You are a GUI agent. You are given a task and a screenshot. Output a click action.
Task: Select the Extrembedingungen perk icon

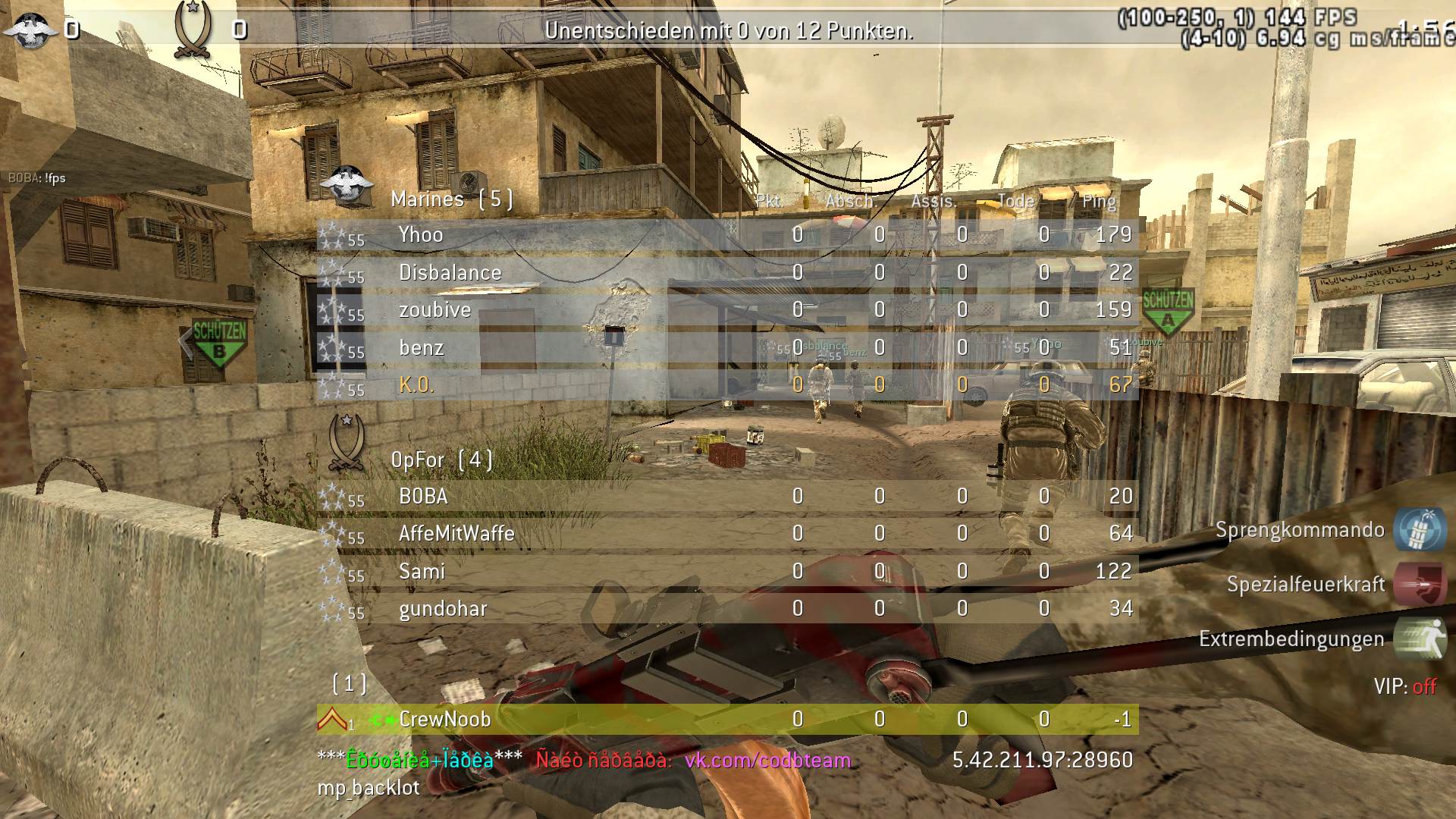pos(1419,639)
